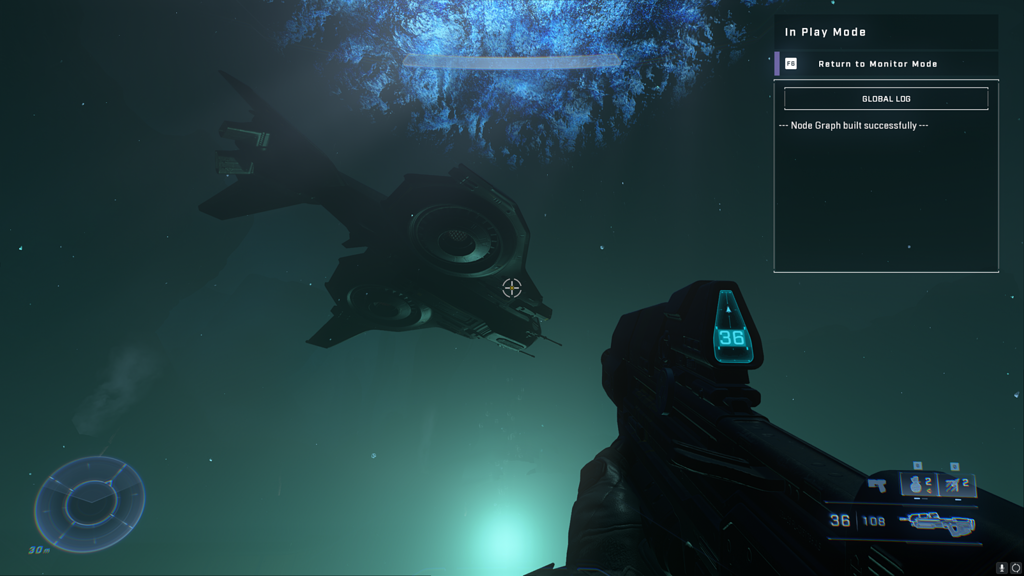1024x576 pixels.
Task: Click the circular icon beside the microphone
Action: (x=1016, y=568)
